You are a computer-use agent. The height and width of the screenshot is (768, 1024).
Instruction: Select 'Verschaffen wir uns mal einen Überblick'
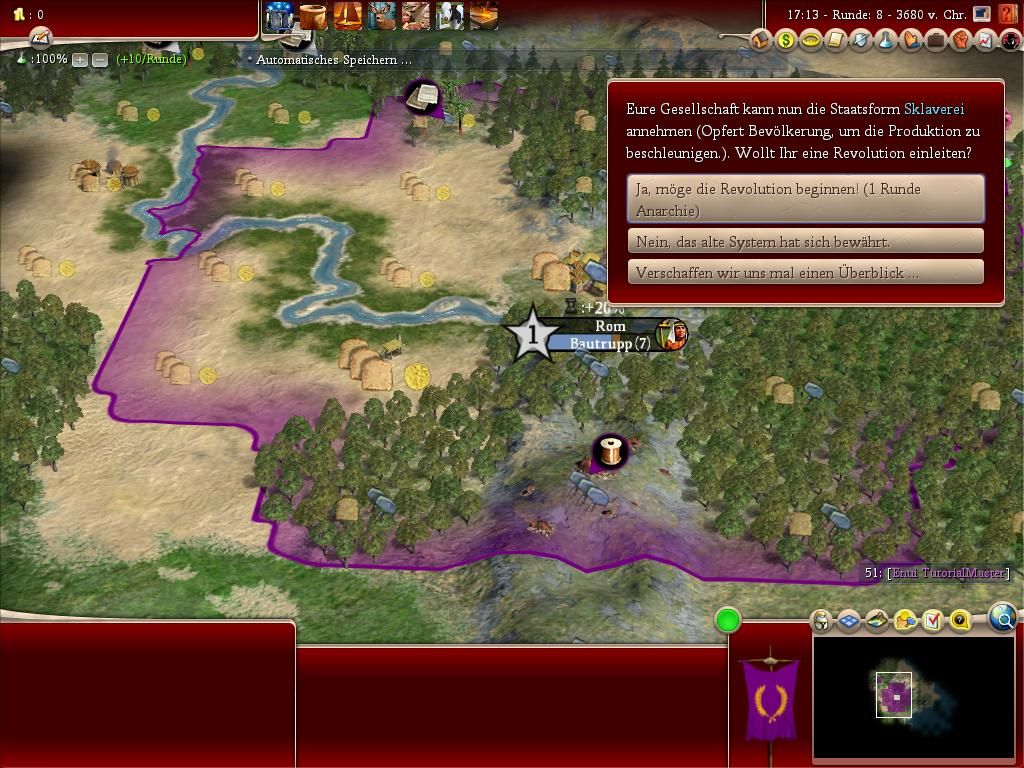[x=805, y=272]
